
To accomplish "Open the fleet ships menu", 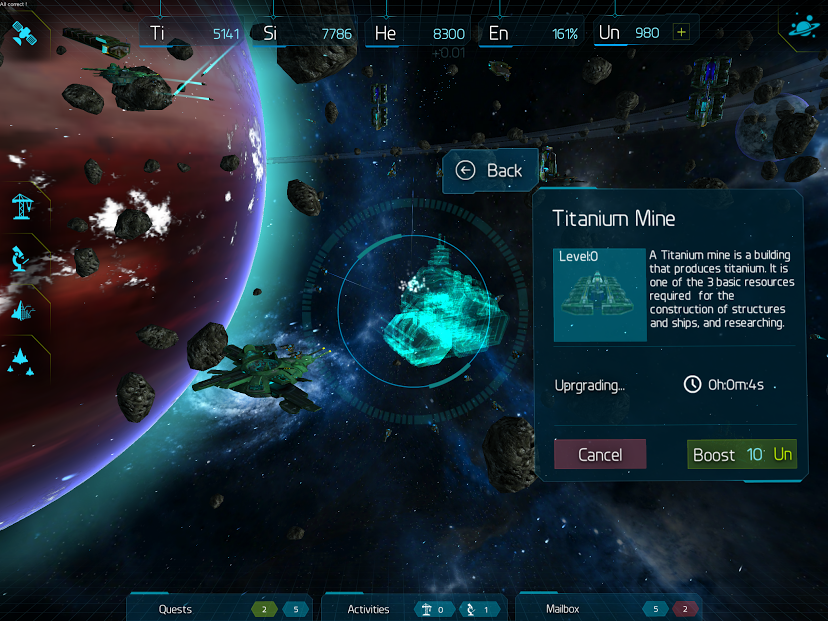I will (22, 360).
